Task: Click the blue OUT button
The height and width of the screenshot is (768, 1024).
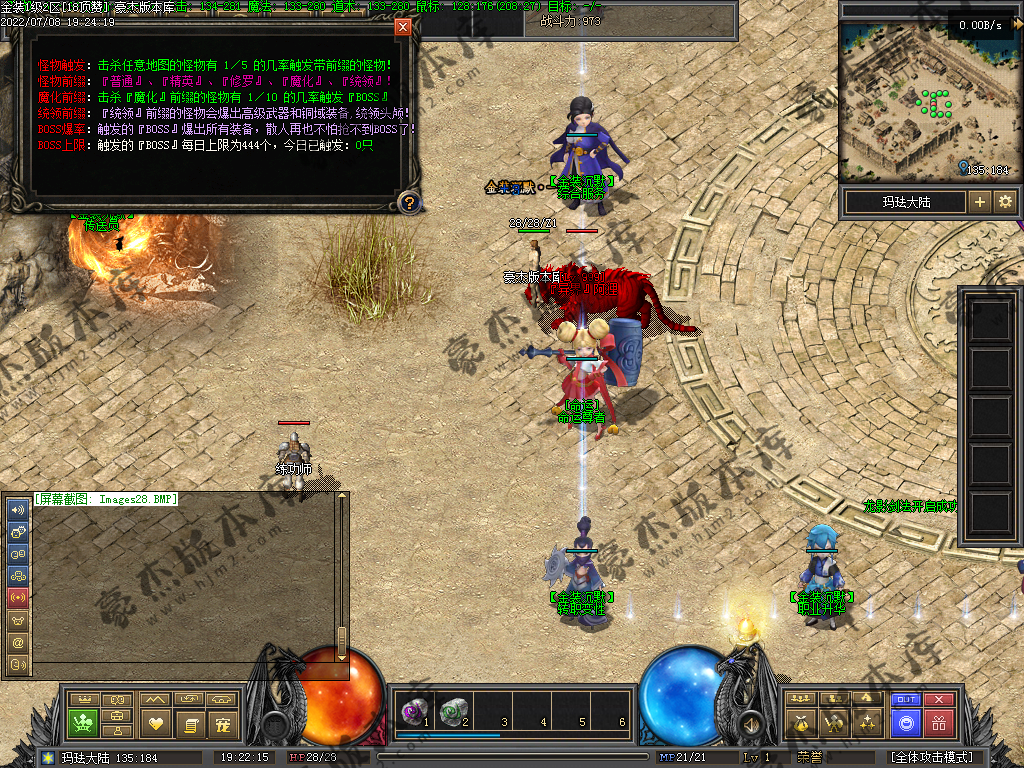Action: [905, 700]
